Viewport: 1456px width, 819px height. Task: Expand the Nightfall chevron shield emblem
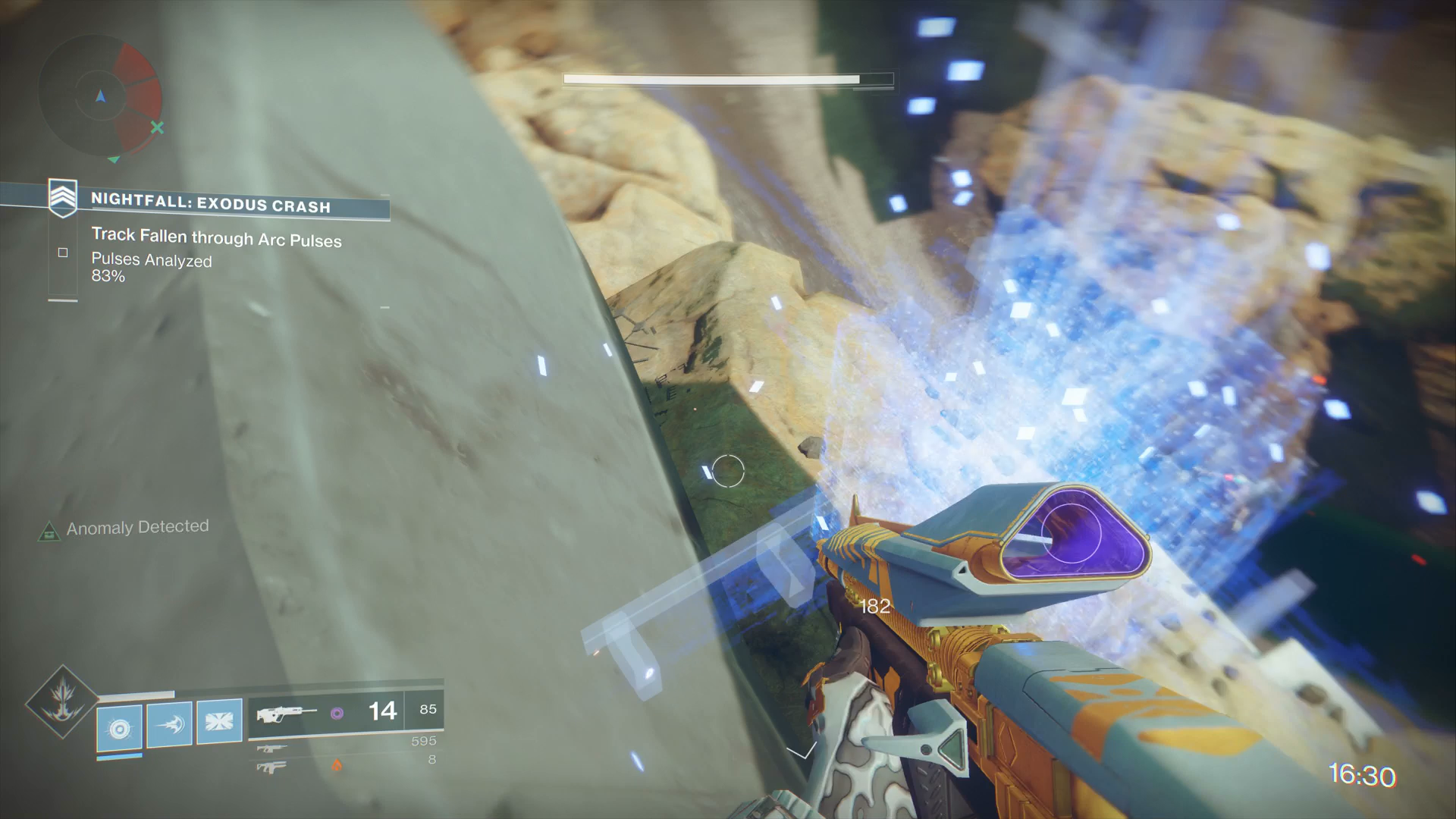[x=63, y=196]
